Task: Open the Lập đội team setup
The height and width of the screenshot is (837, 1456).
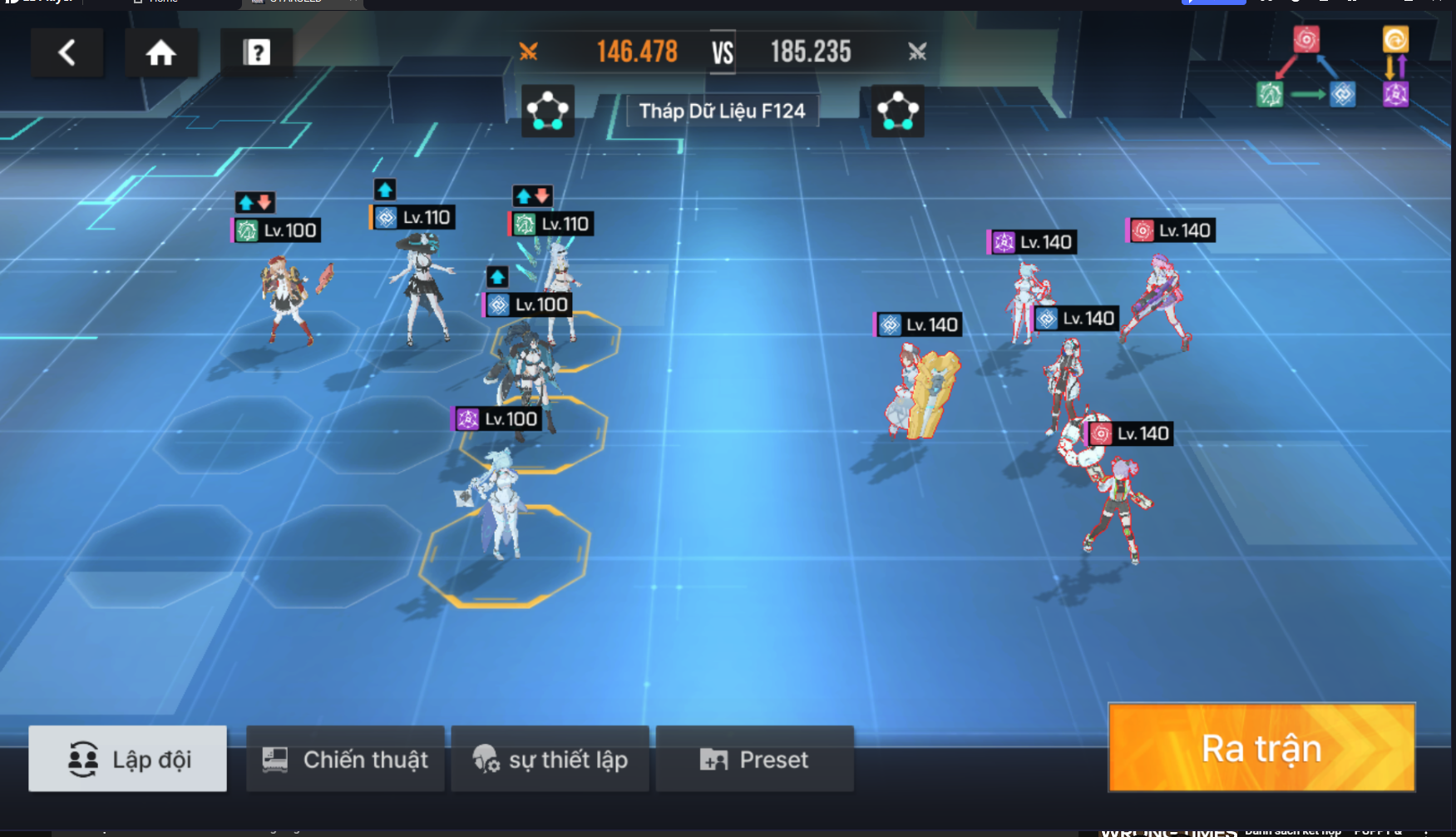Action: 128,759
